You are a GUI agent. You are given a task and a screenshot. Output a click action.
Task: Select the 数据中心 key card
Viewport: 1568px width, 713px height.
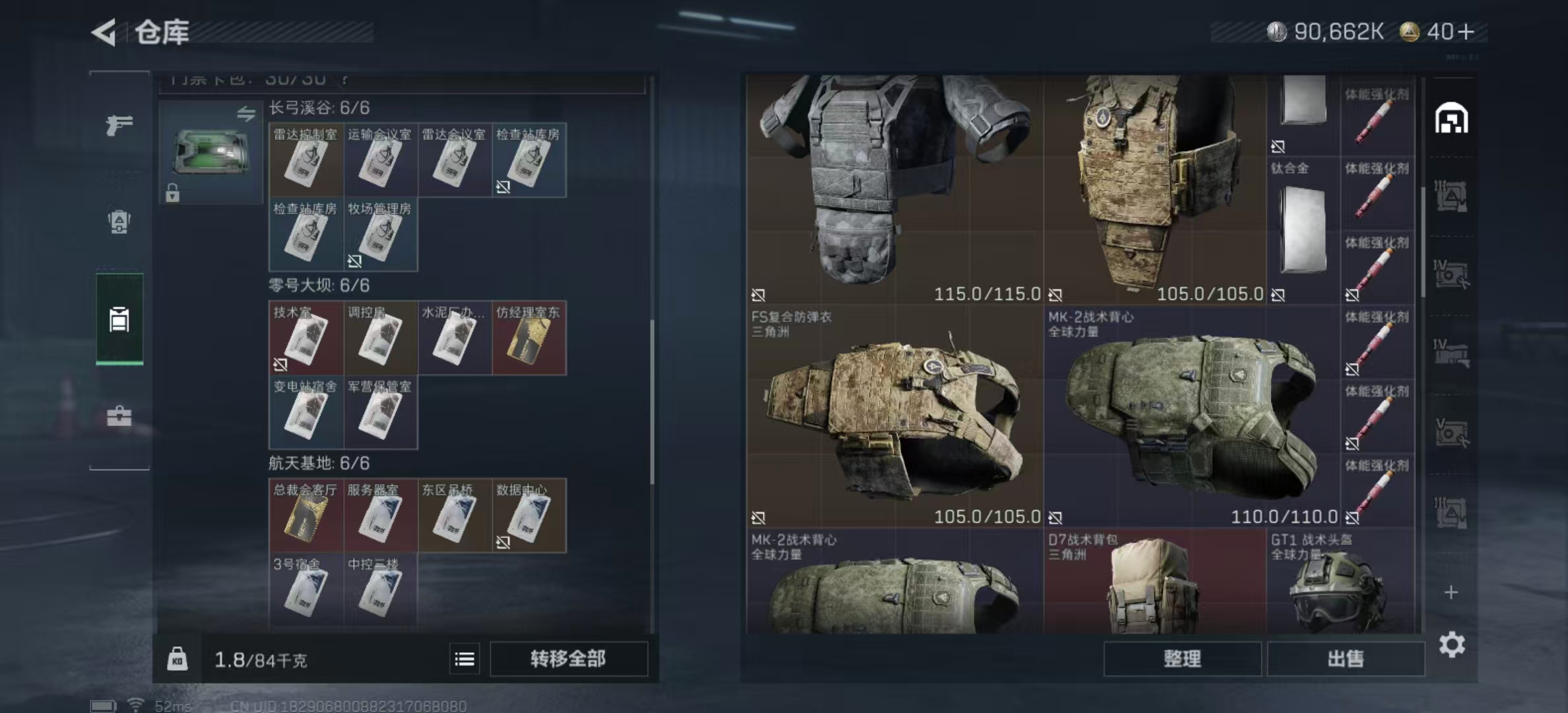(x=529, y=516)
